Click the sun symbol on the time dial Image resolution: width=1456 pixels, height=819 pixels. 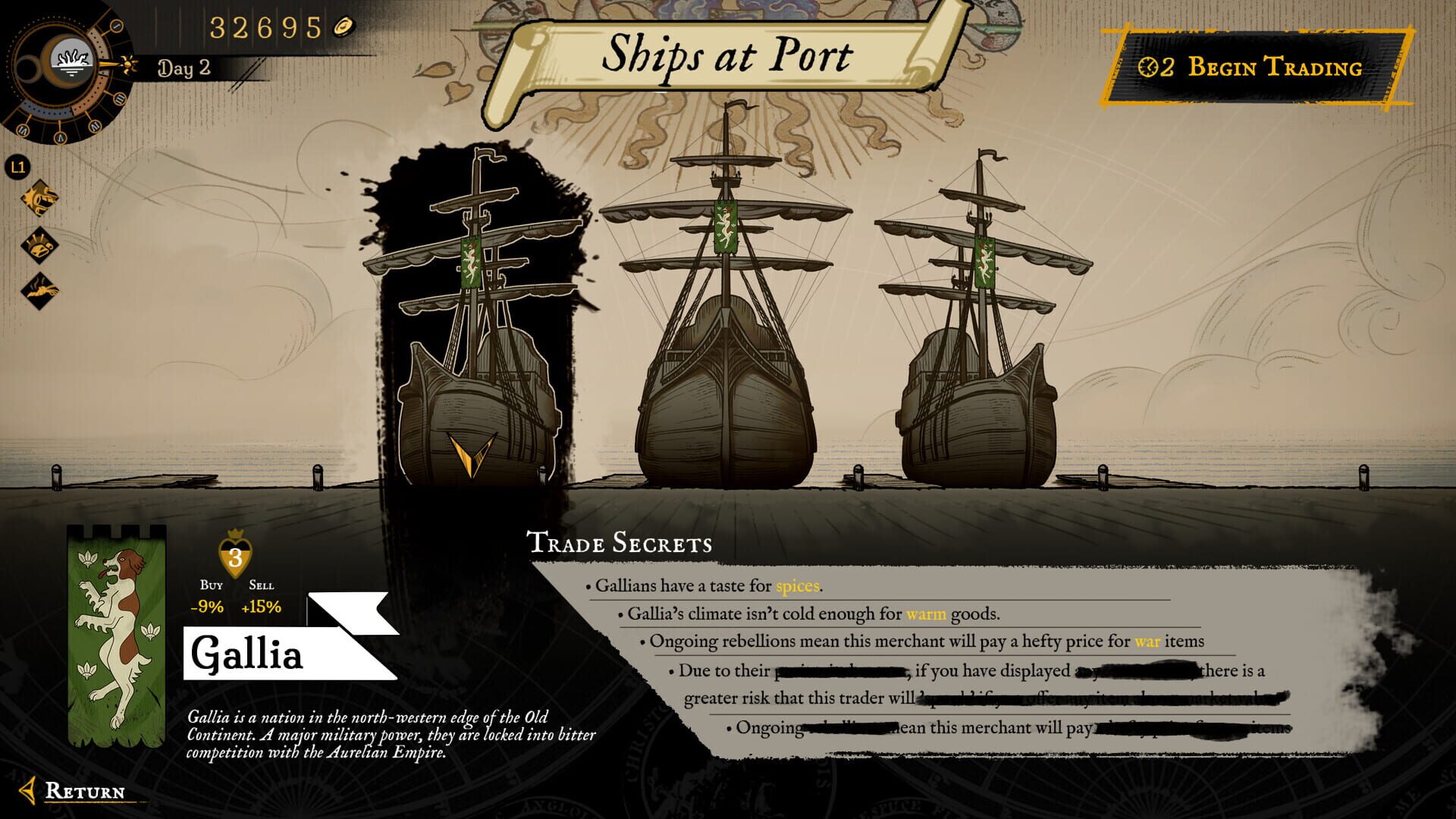click(x=127, y=65)
